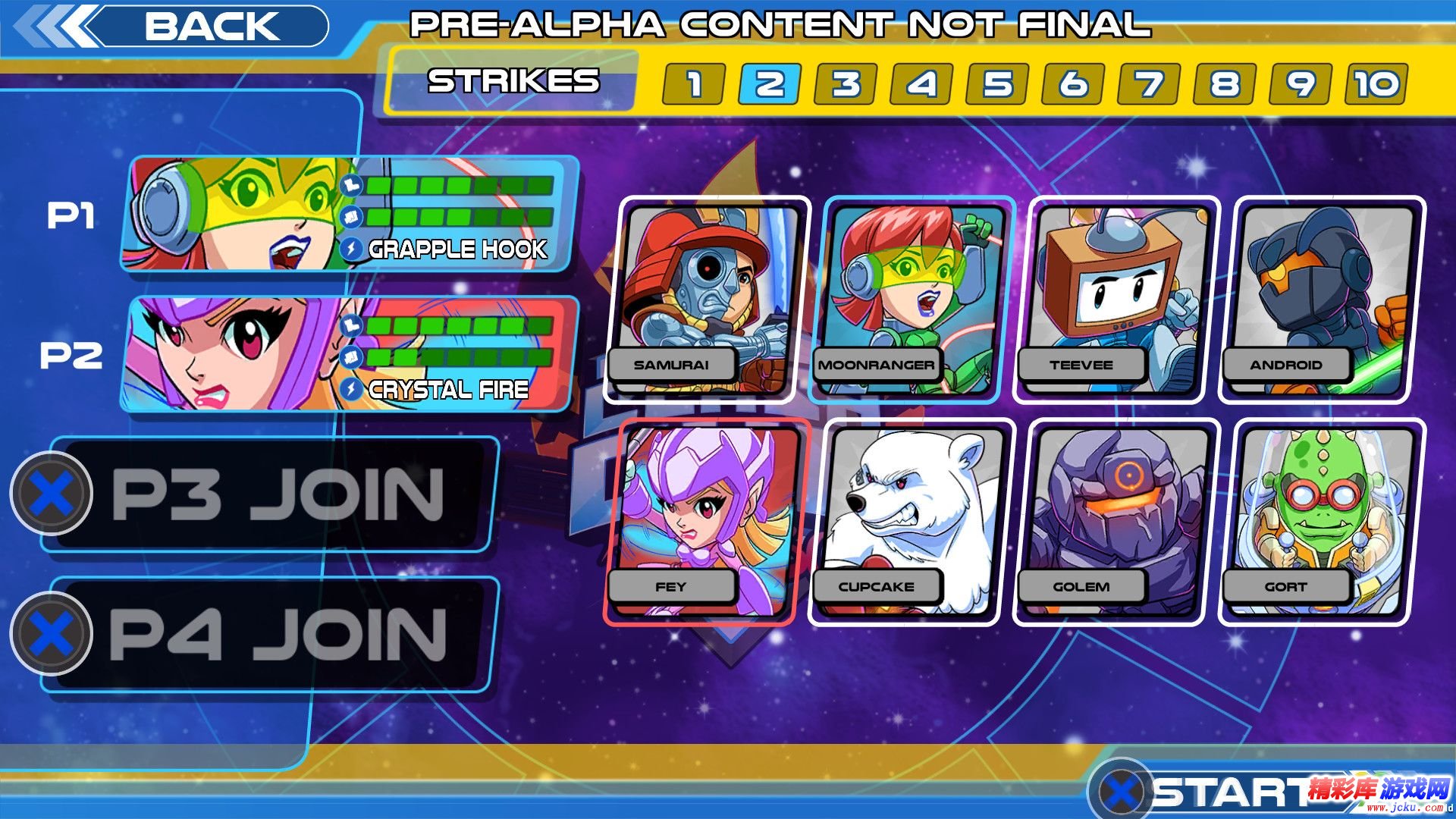The height and width of the screenshot is (819, 1456).
Task: Select the Cupcake polar bear card
Action: coord(912,522)
